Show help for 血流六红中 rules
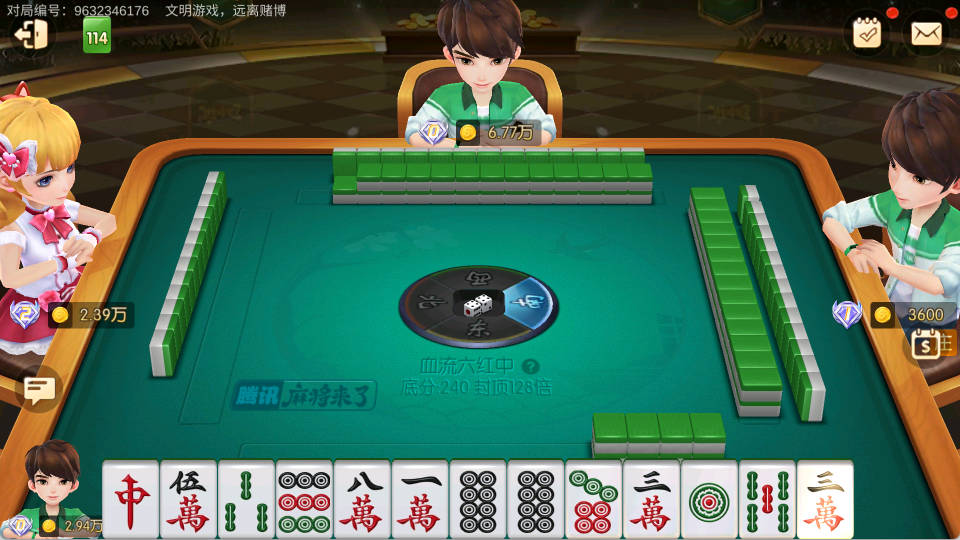Screen dimensions: 960x540 (531, 367)
